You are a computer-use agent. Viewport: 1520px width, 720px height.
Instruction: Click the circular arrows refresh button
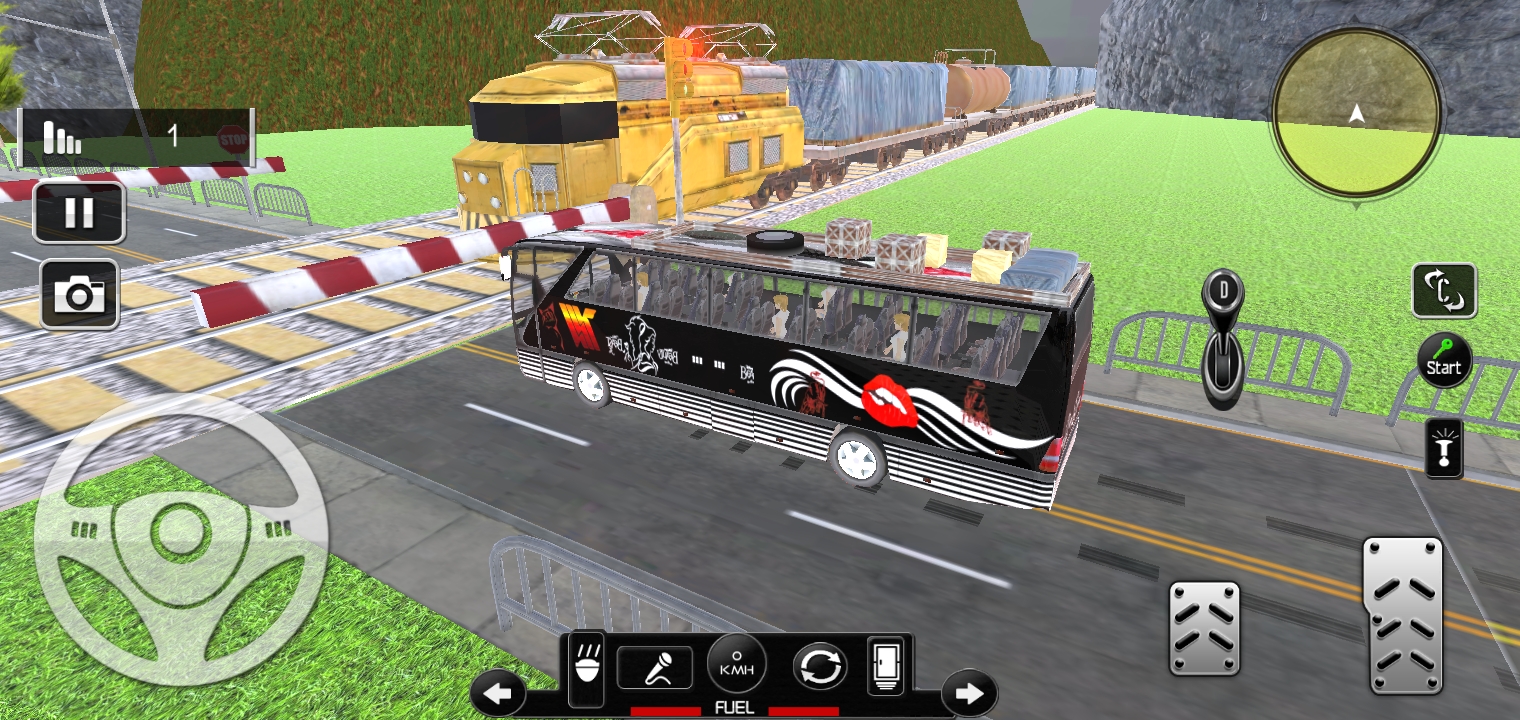click(820, 667)
